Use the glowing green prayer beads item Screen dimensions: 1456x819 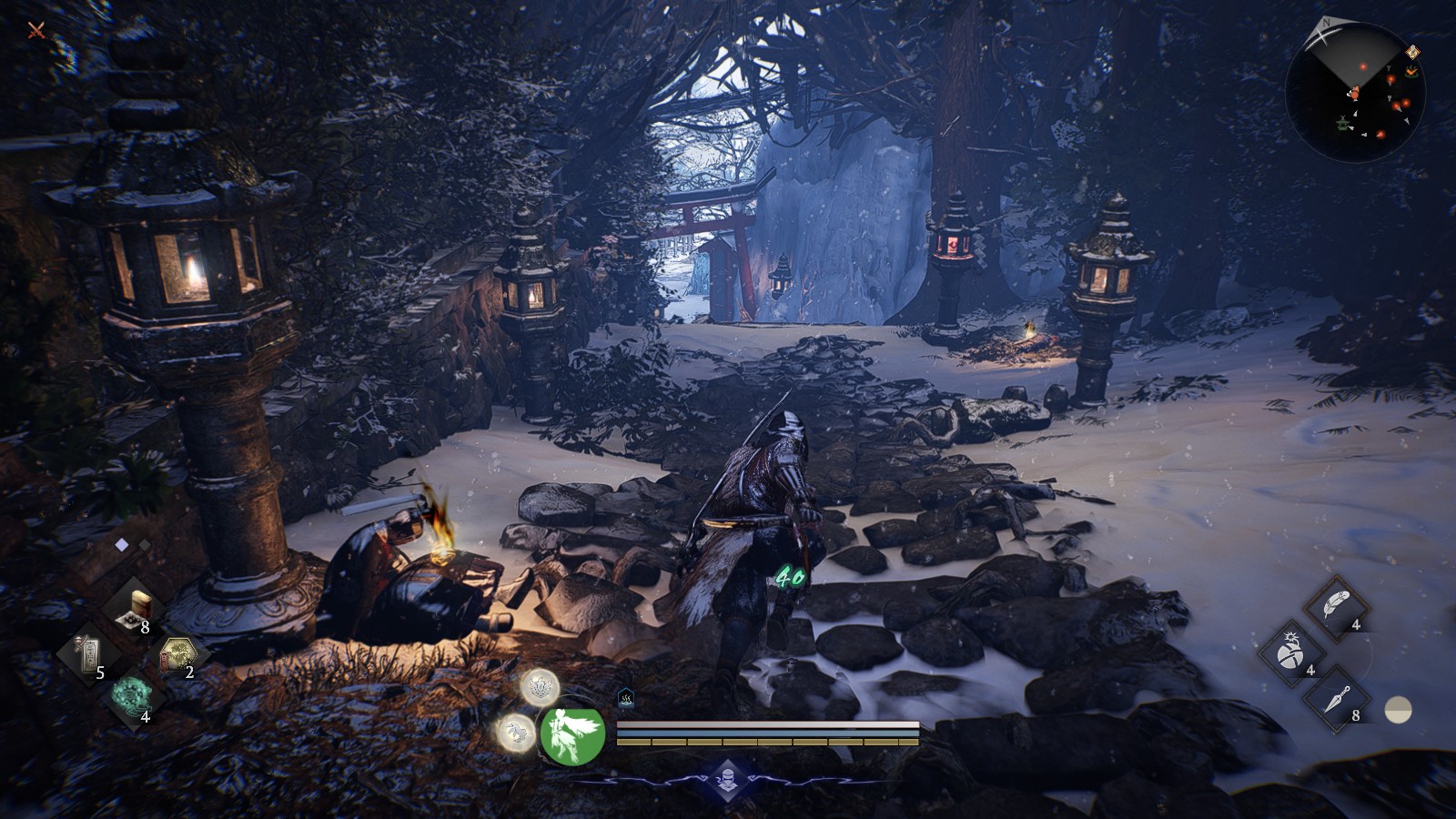134,696
